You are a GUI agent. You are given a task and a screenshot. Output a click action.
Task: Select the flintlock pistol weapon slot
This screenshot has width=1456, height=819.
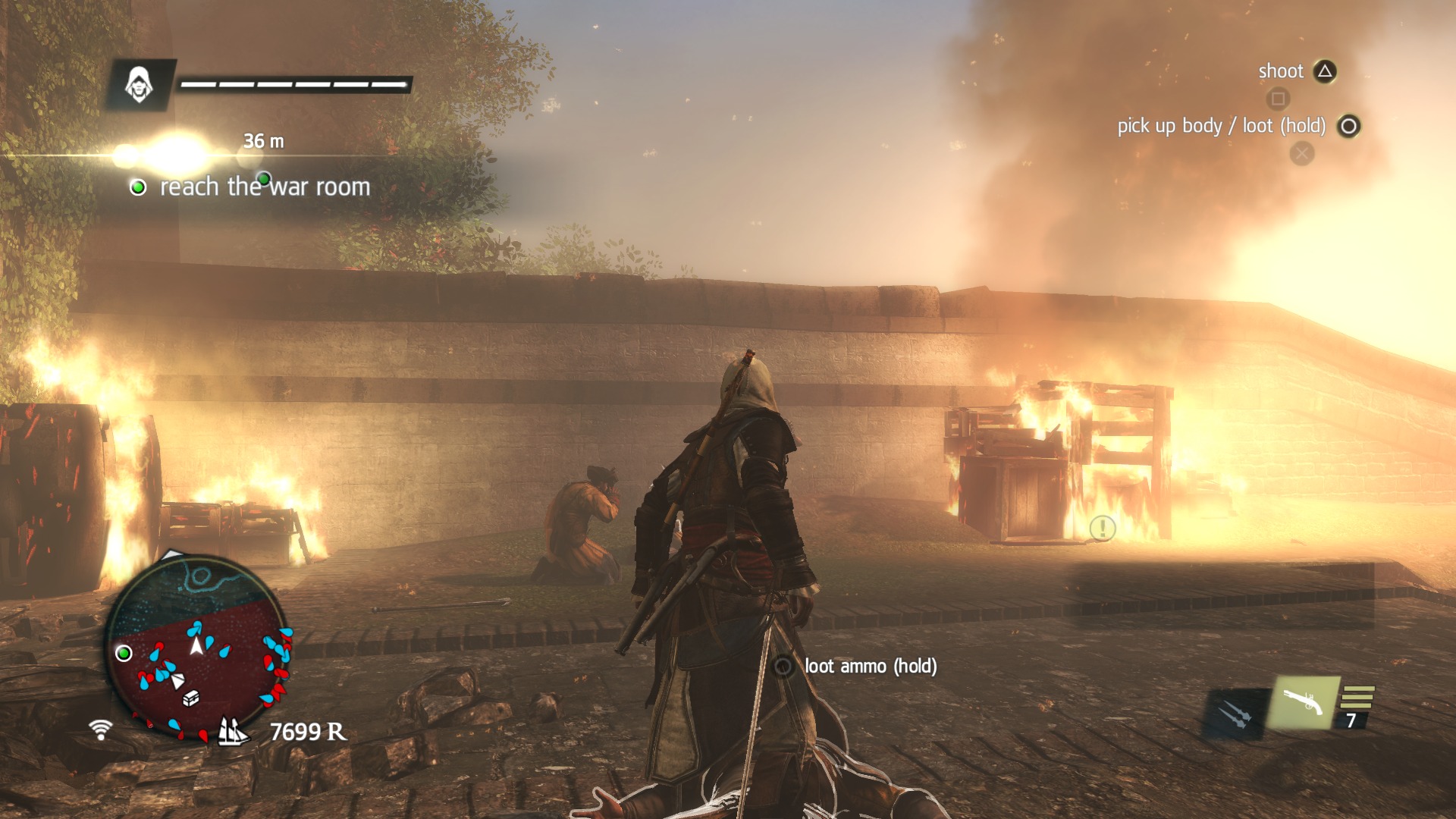(x=1303, y=702)
